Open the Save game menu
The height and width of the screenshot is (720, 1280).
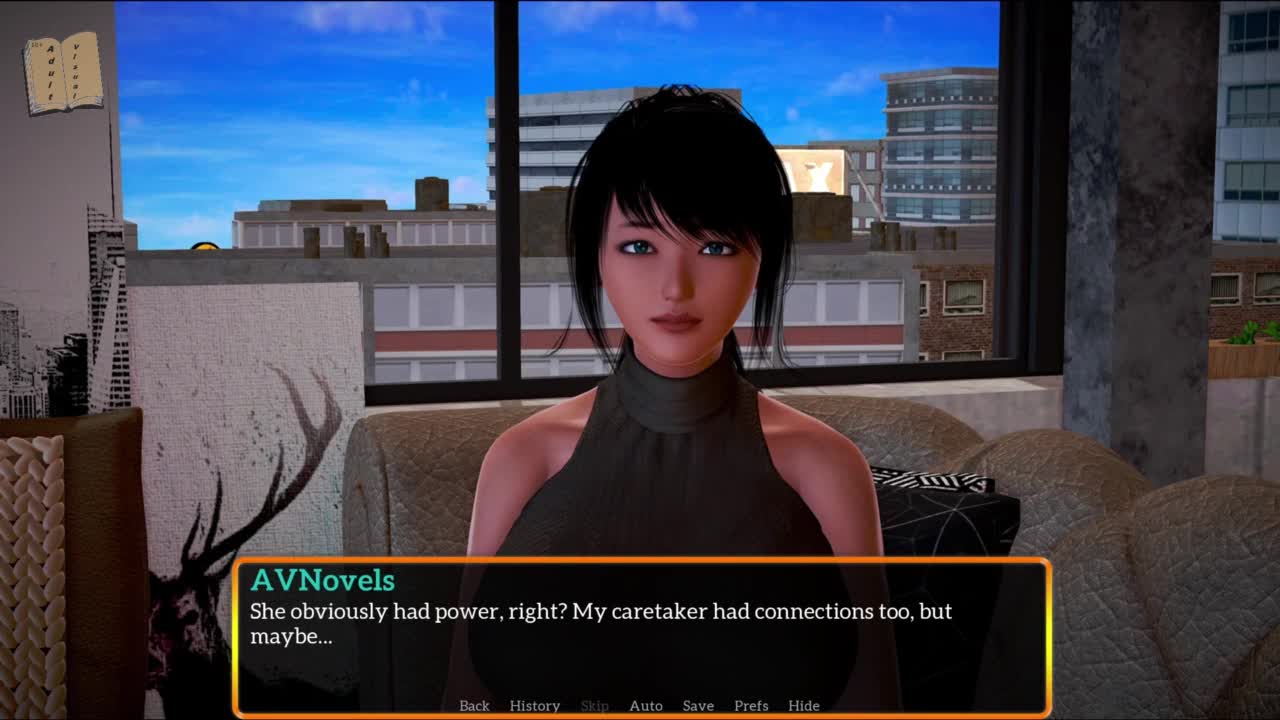[x=698, y=705]
